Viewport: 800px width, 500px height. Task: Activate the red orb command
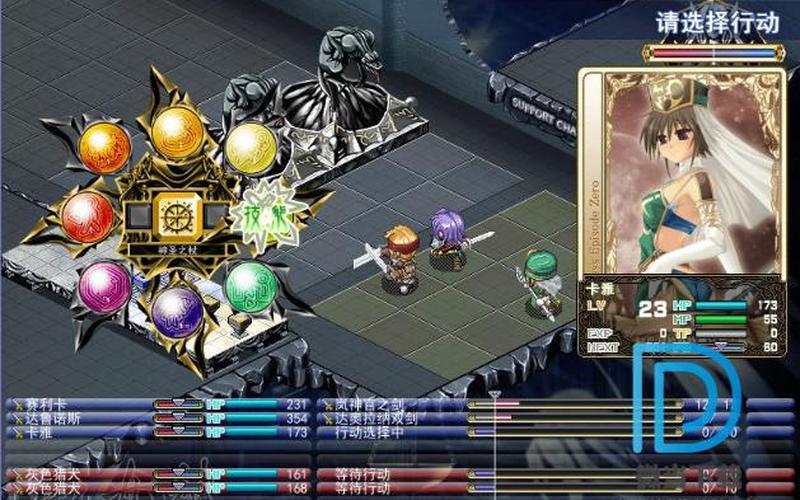tap(87, 215)
